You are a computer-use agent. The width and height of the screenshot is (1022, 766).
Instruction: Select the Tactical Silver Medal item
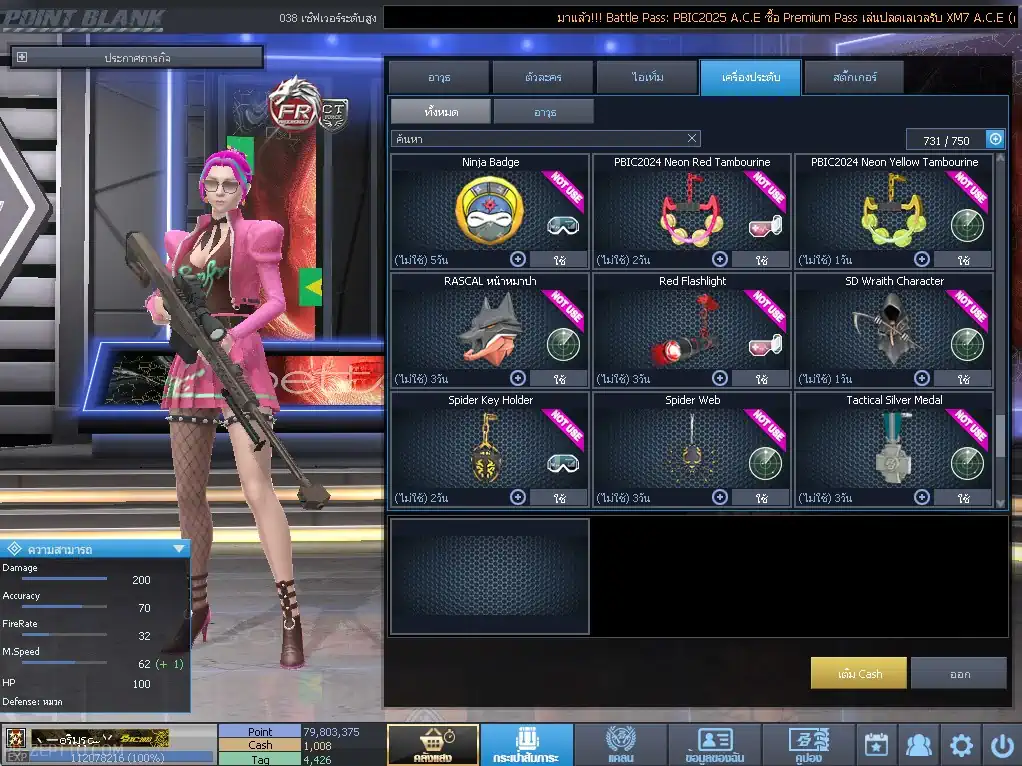click(x=894, y=446)
